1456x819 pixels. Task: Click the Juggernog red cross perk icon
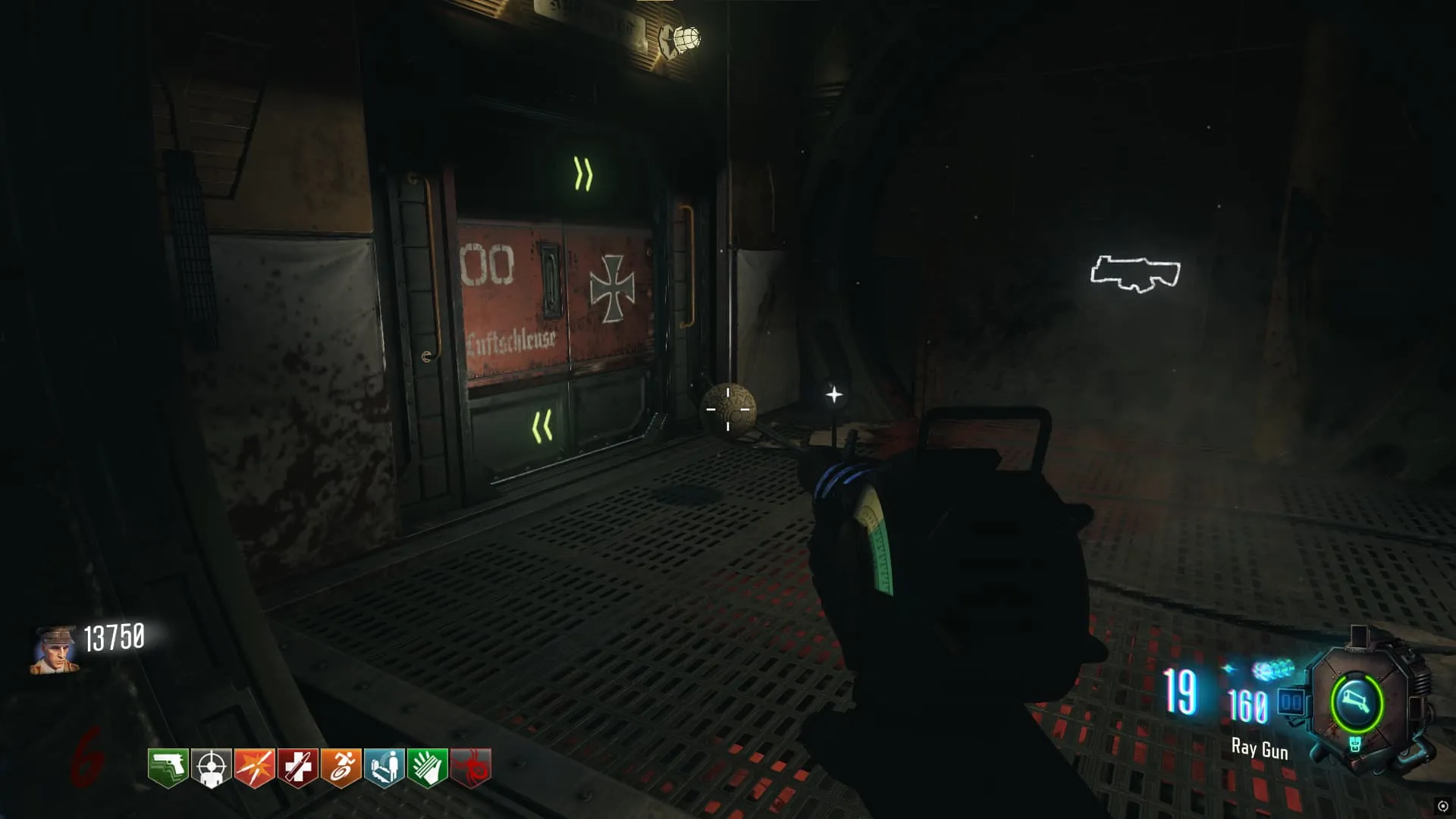click(x=297, y=768)
